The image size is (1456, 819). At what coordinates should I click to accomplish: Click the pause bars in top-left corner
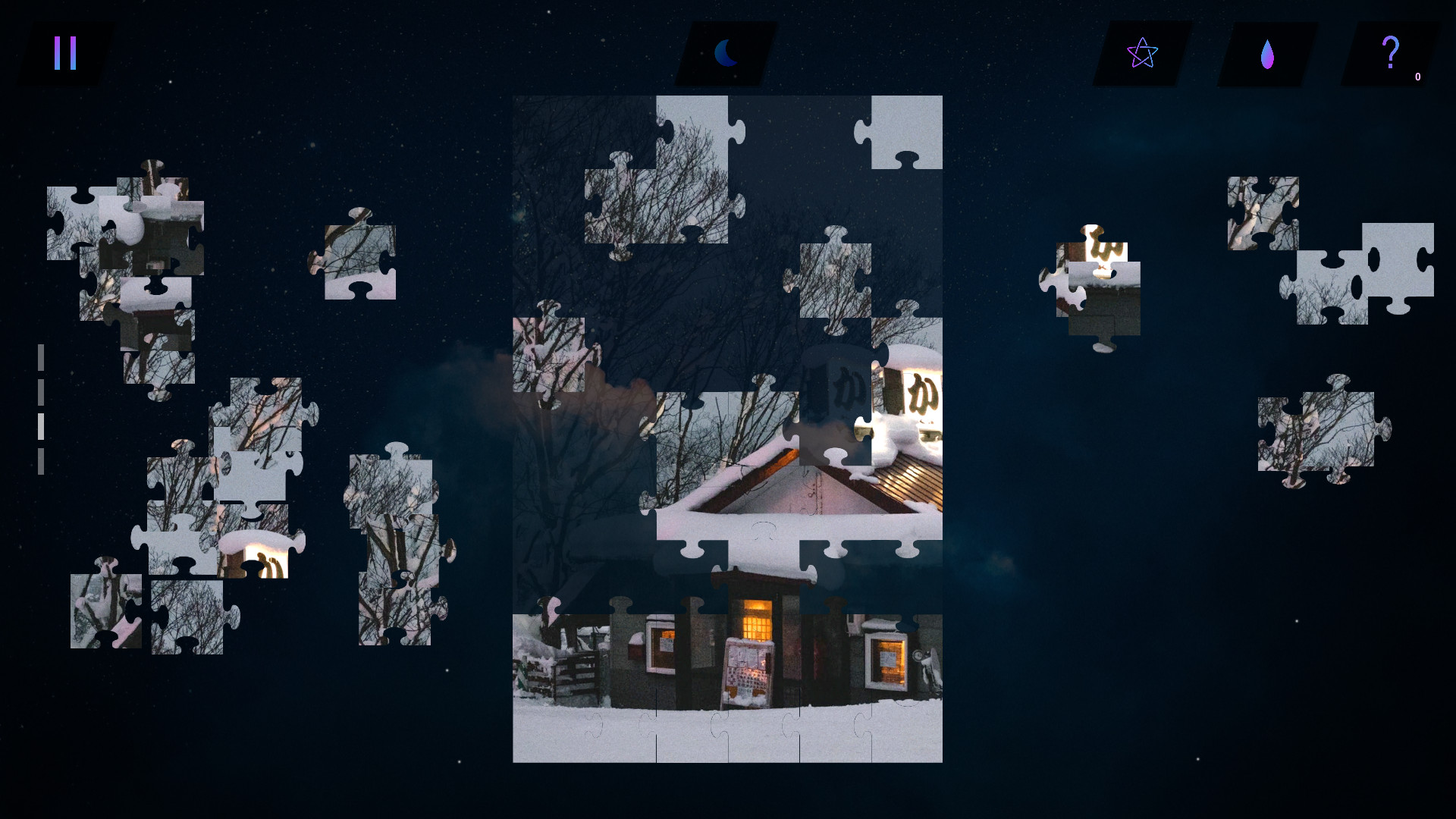[x=64, y=53]
